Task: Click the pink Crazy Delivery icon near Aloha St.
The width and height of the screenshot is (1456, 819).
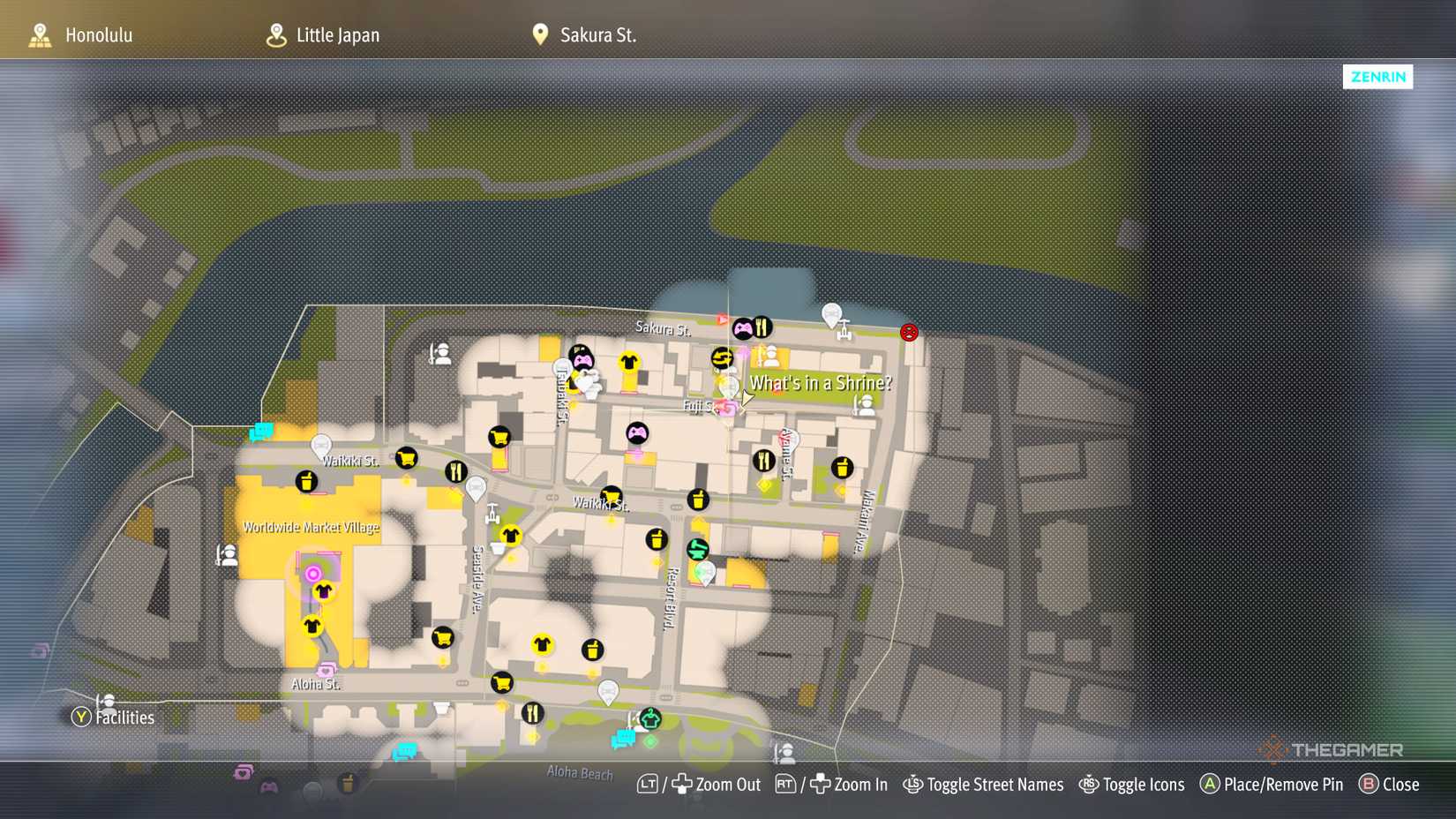Action: [326, 671]
